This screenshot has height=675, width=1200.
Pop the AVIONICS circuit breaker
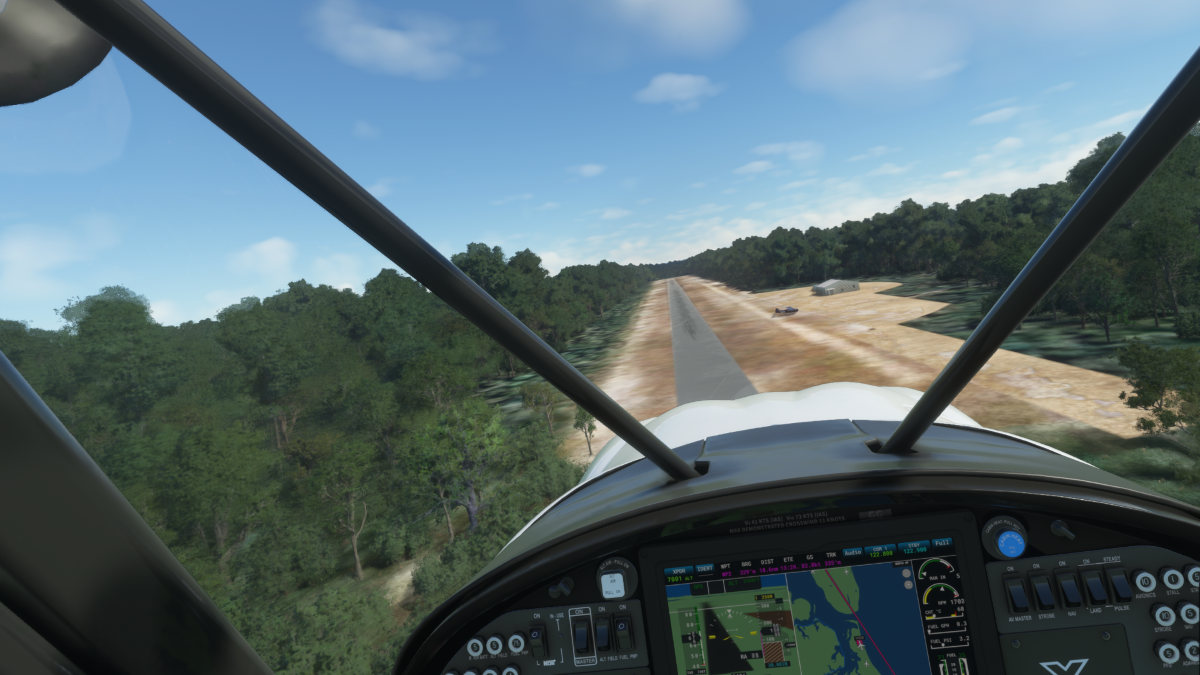[x=1146, y=582]
